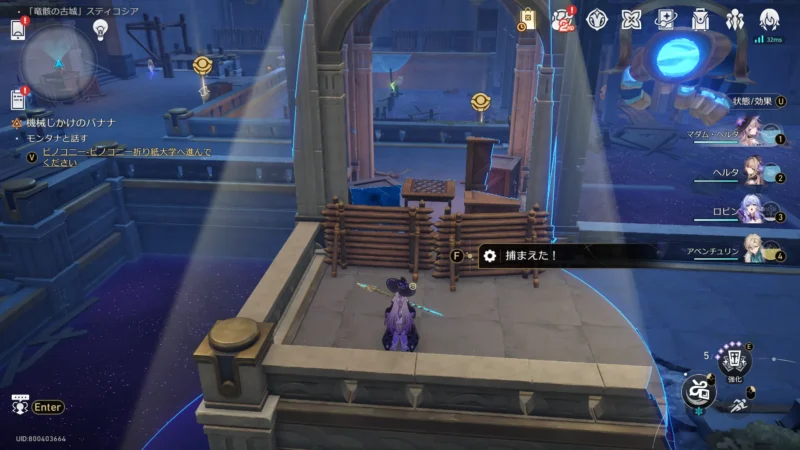This screenshot has width=800, height=450.
Task: Select the 機械じかけのバナナ quest tracker
Action: pyautogui.click(x=70, y=122)
